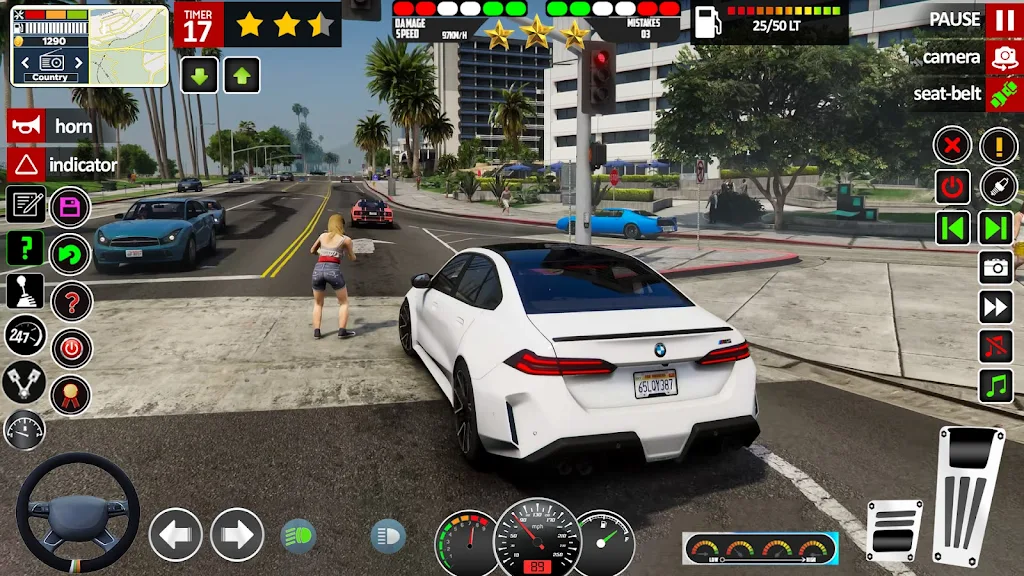Viewport: 1024px width, 576px height.
Task: Toggle the green headlights button
Action: 298,536
